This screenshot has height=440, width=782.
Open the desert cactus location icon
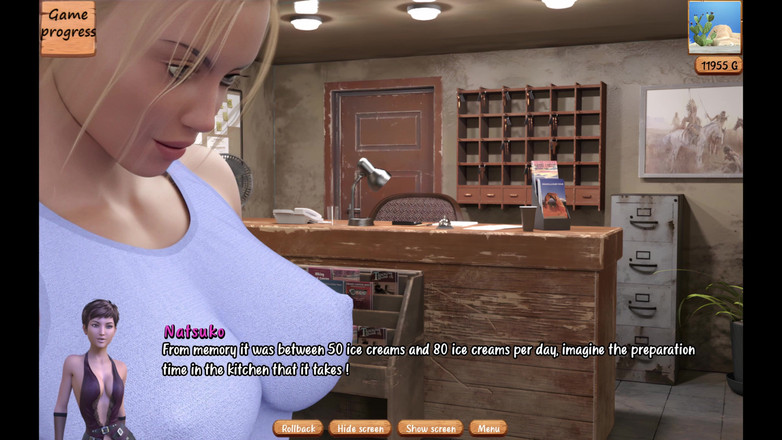[714, 26]
